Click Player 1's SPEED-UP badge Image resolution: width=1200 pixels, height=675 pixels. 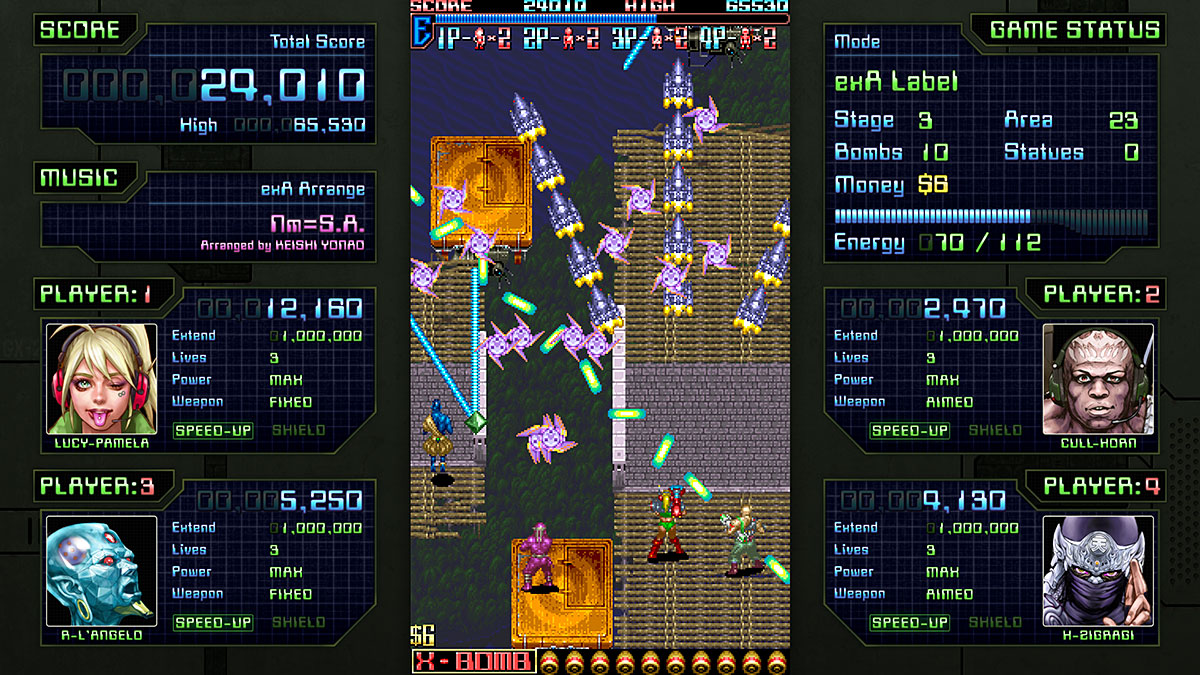pos(214,431)
